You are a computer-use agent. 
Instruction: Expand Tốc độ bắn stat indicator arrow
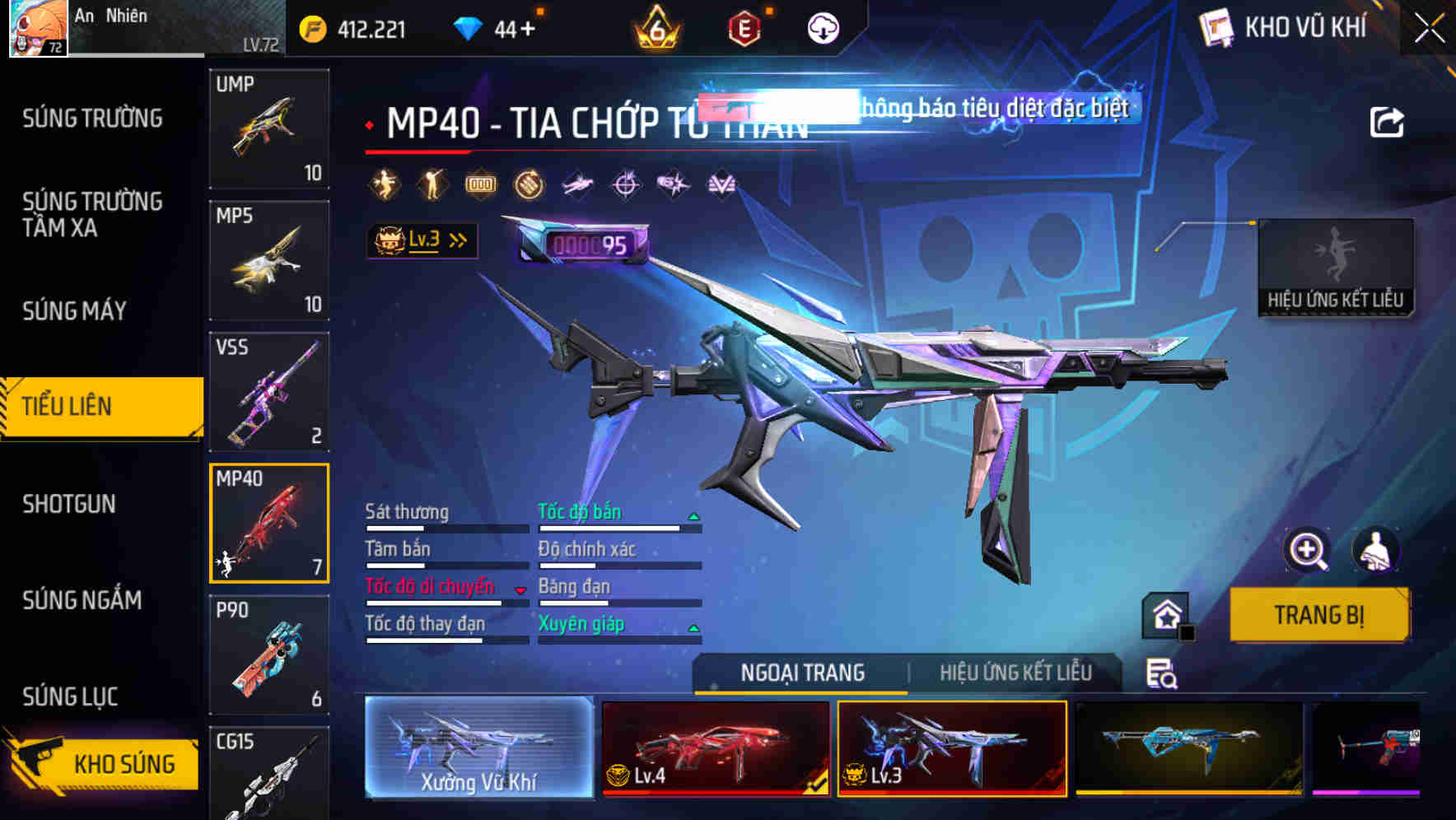(x=692, y=515)
